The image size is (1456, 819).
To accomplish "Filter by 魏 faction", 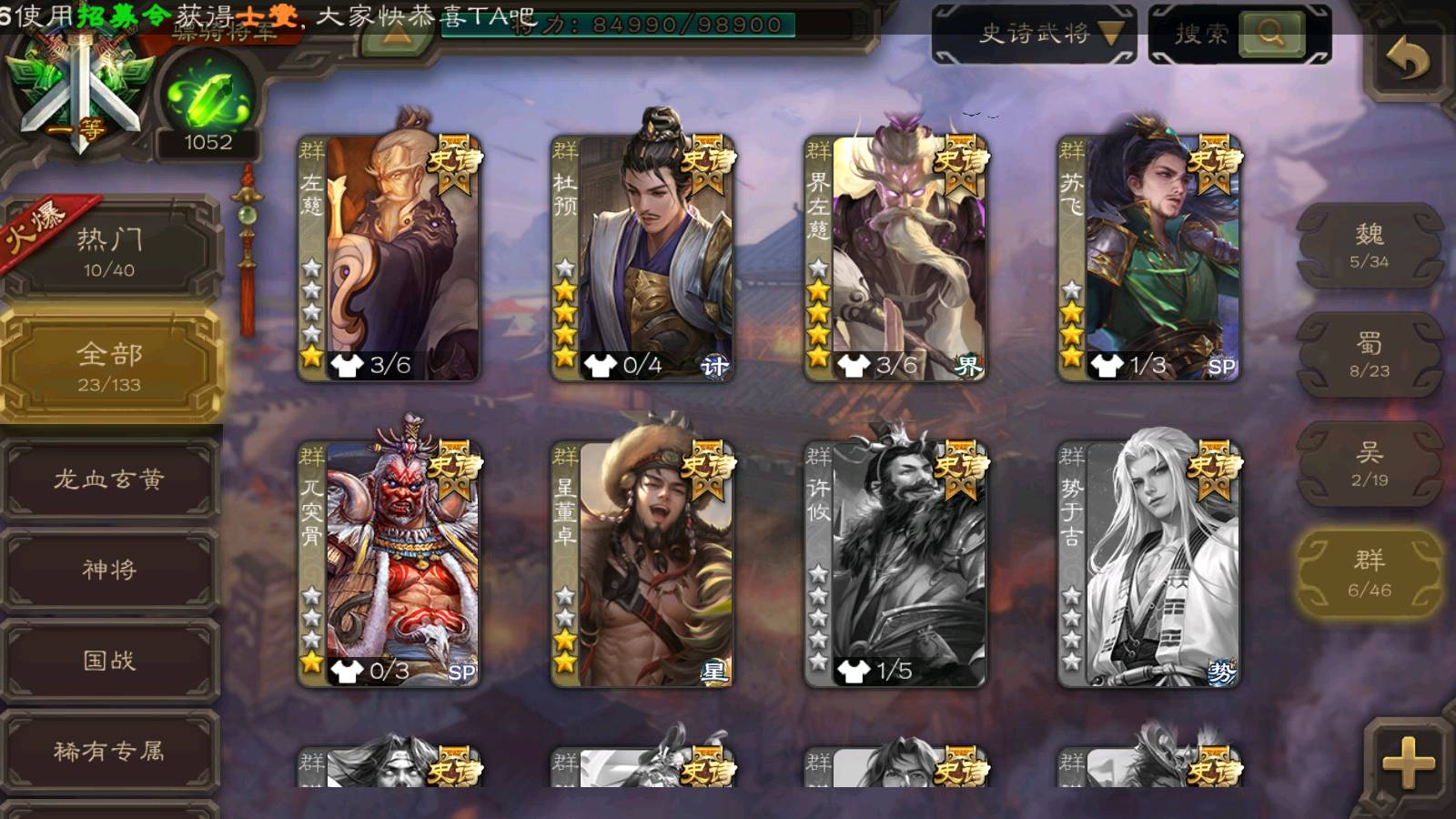I will pyautogui.click(x=1369, y=246).
